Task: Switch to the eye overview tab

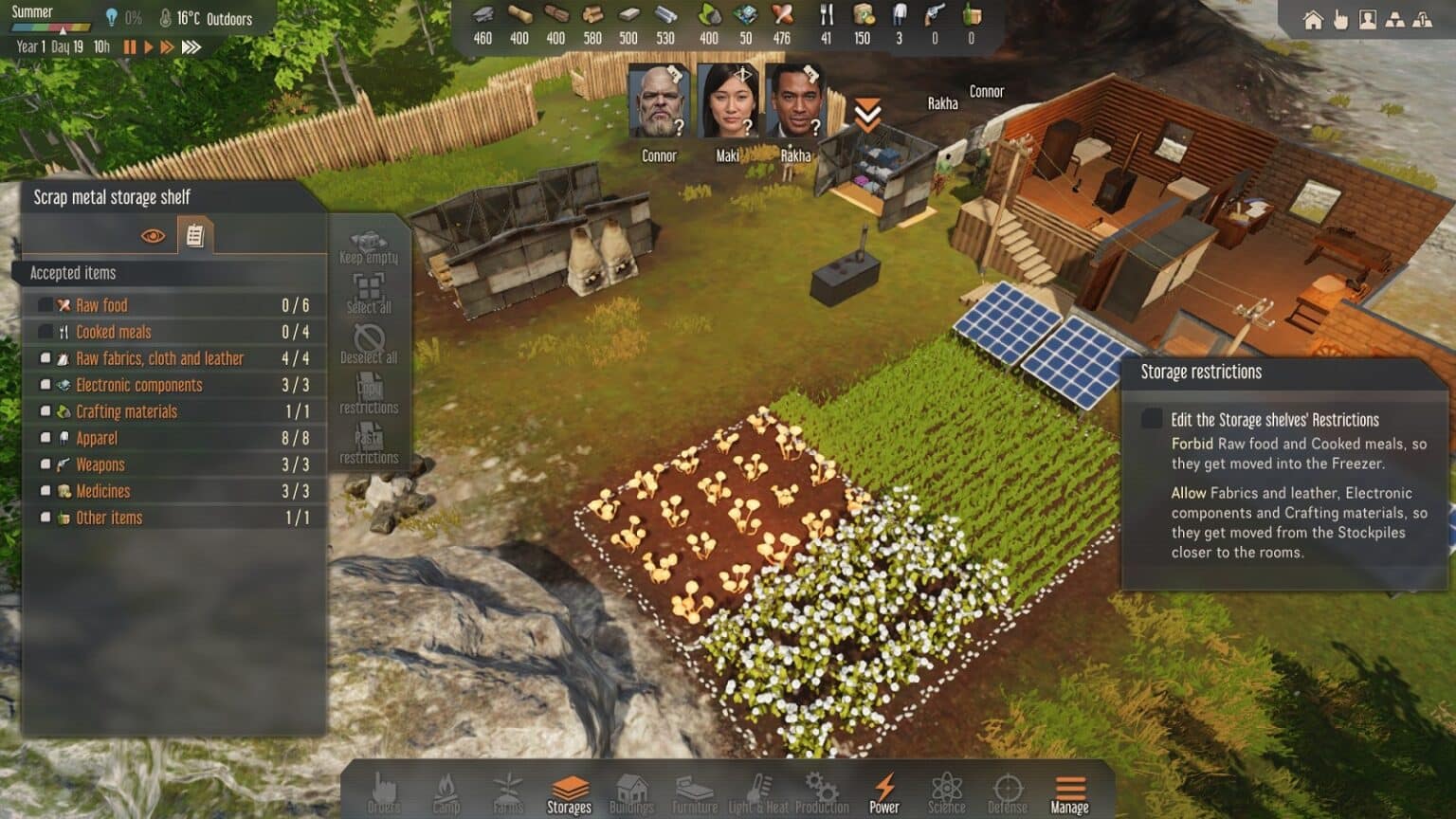Action: tap(153, 236)
